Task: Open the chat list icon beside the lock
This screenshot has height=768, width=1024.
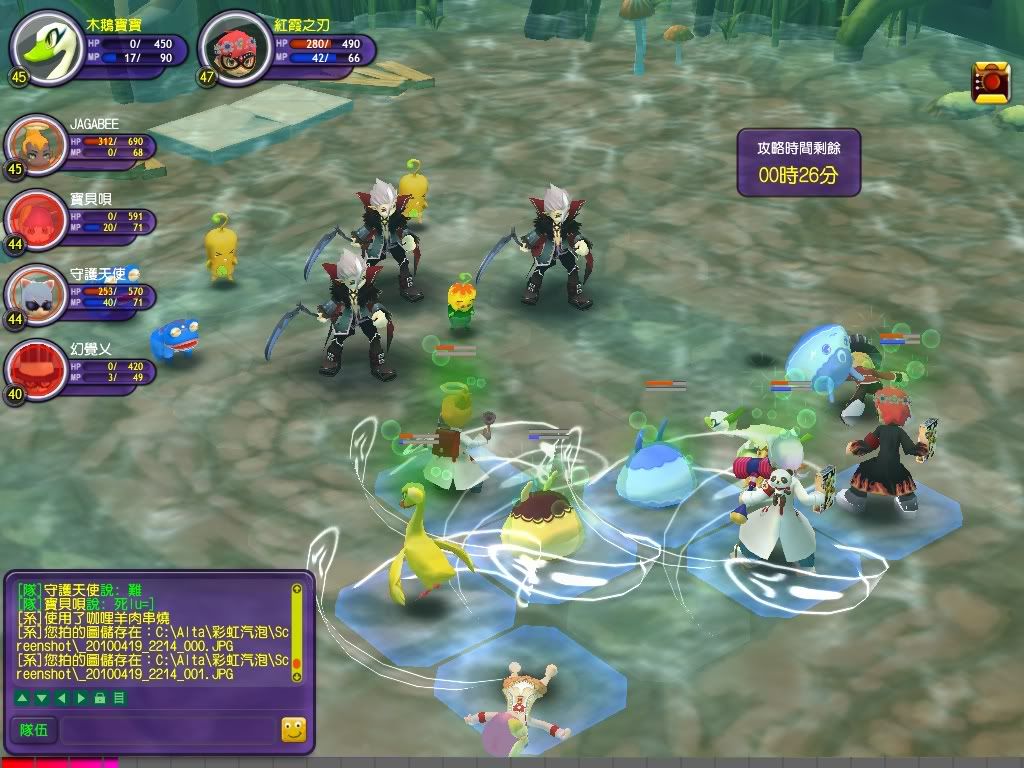Action: [x=118, y=697]
